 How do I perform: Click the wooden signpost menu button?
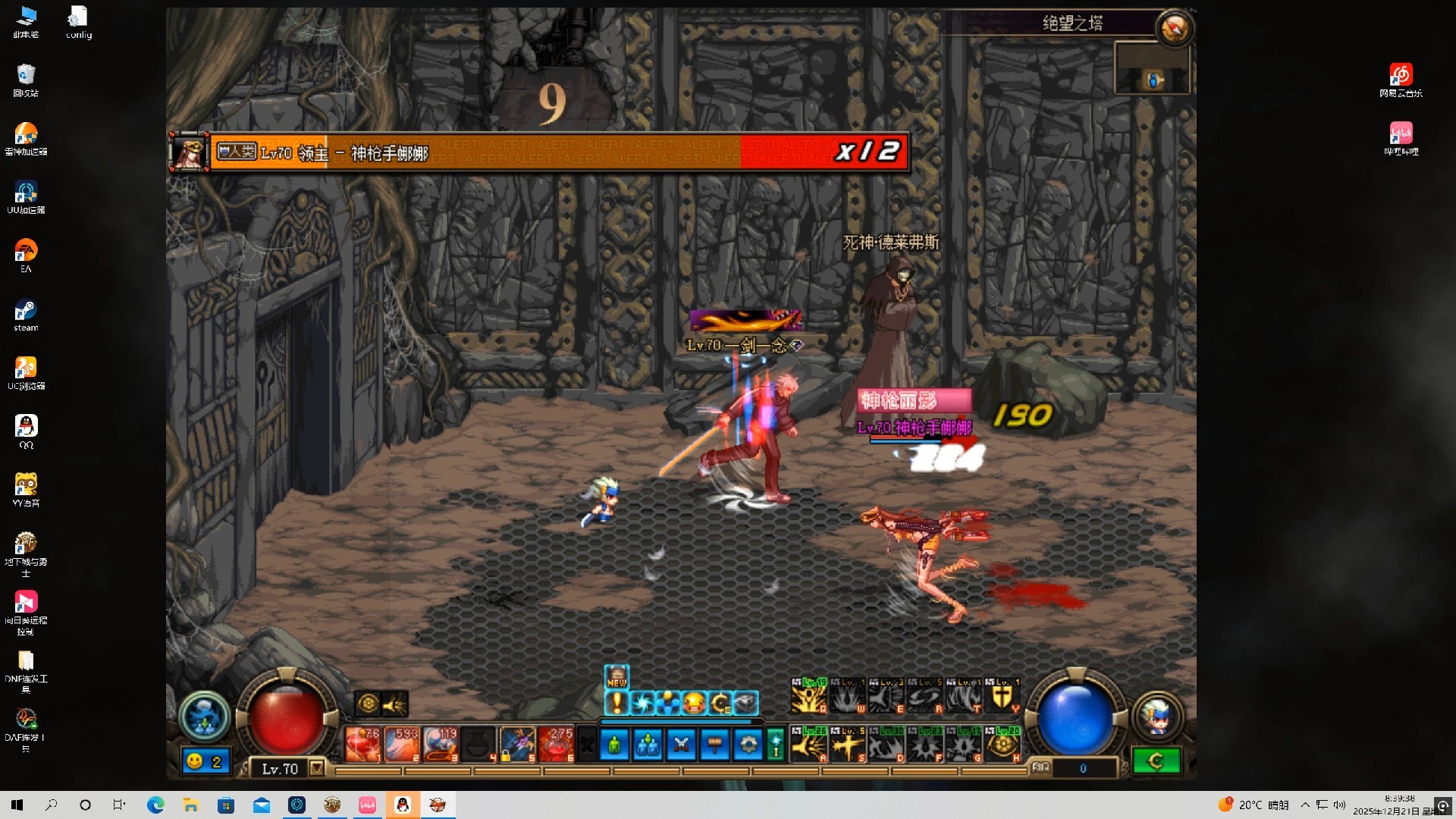point(714,745)
